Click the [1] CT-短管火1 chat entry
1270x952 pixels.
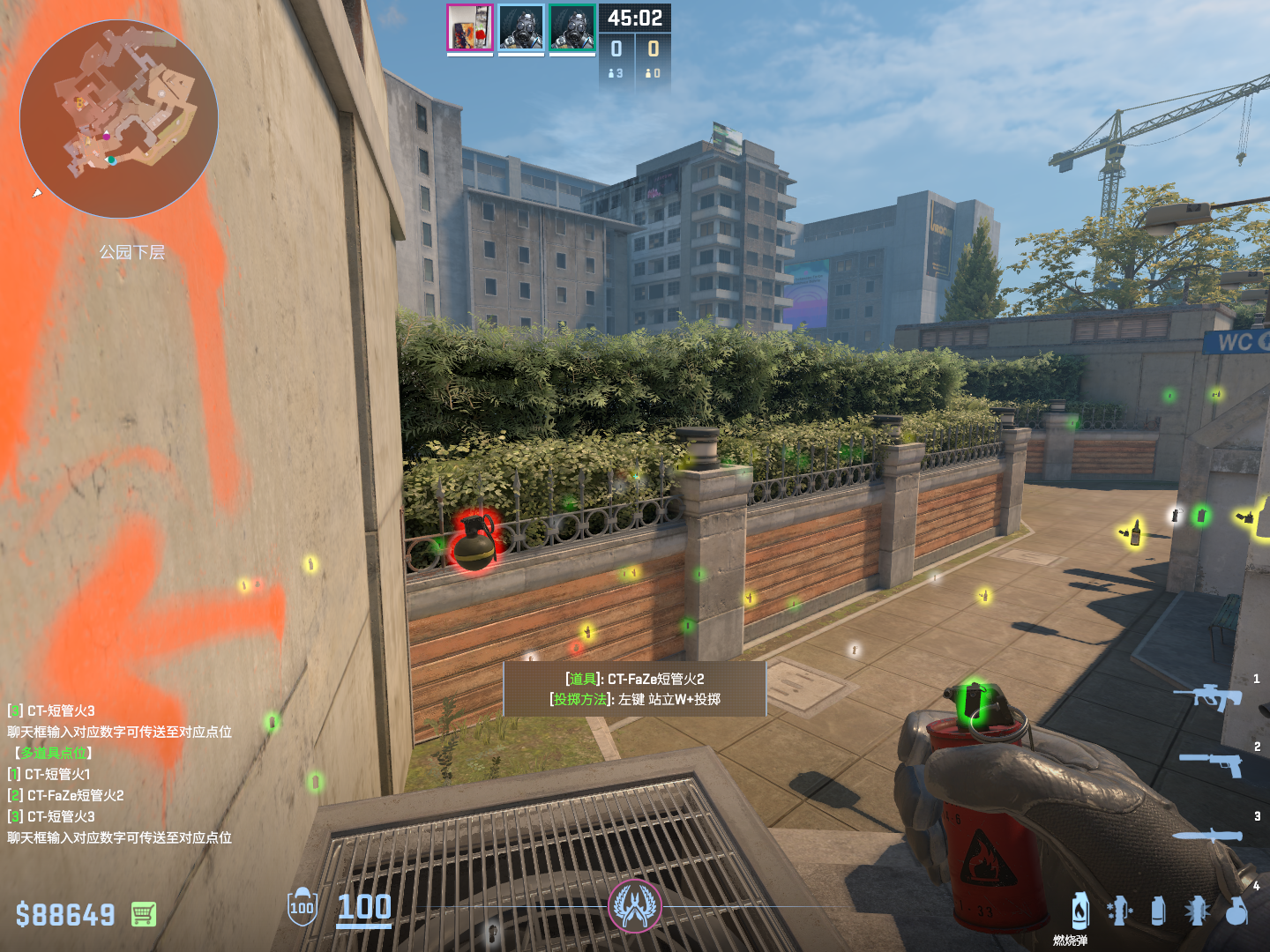[49, 774]
